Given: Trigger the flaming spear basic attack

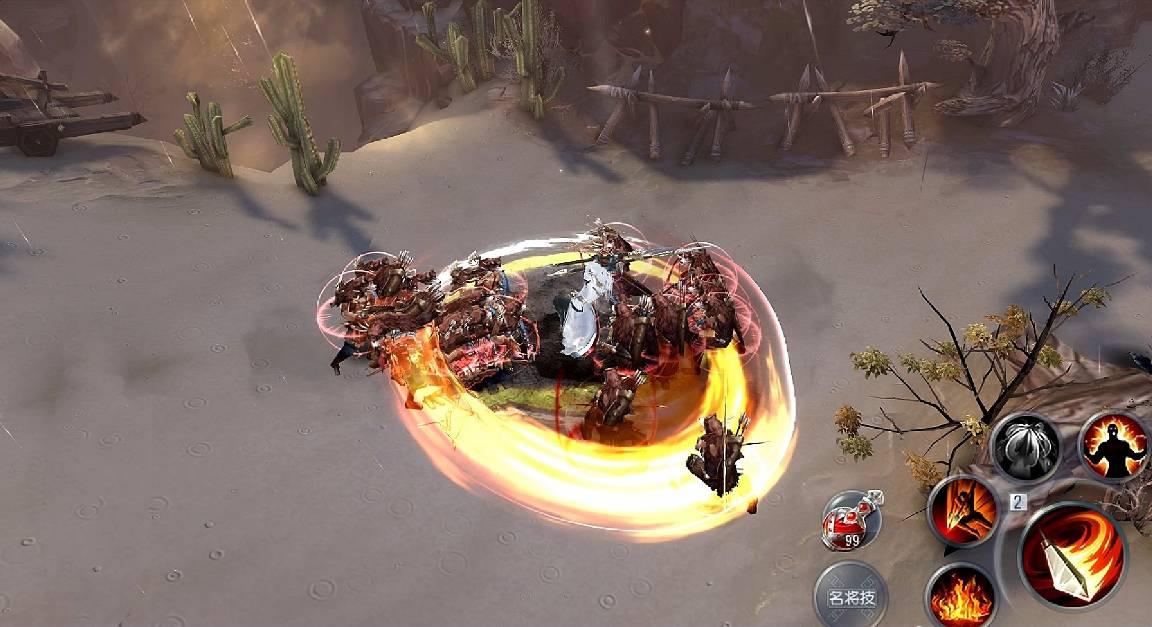Looking at the screenshot, I should pyautogui.click(x=1072, y=556).
